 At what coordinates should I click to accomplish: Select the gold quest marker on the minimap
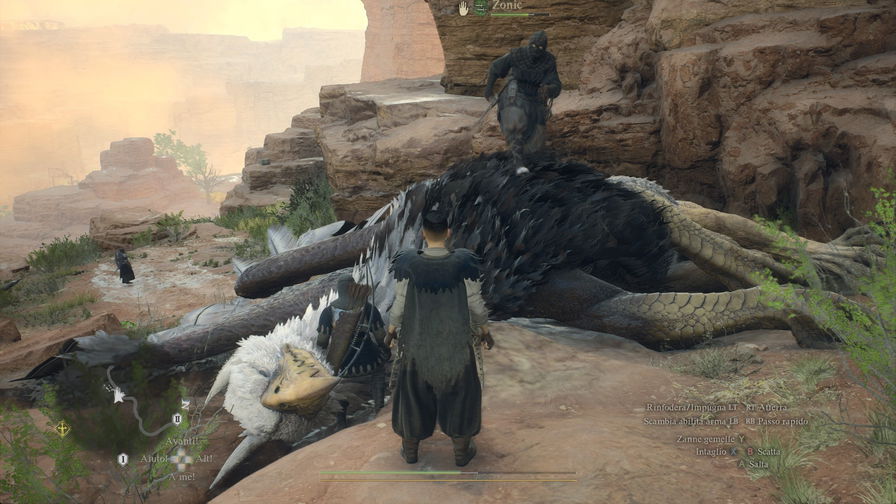pos(64,428)
